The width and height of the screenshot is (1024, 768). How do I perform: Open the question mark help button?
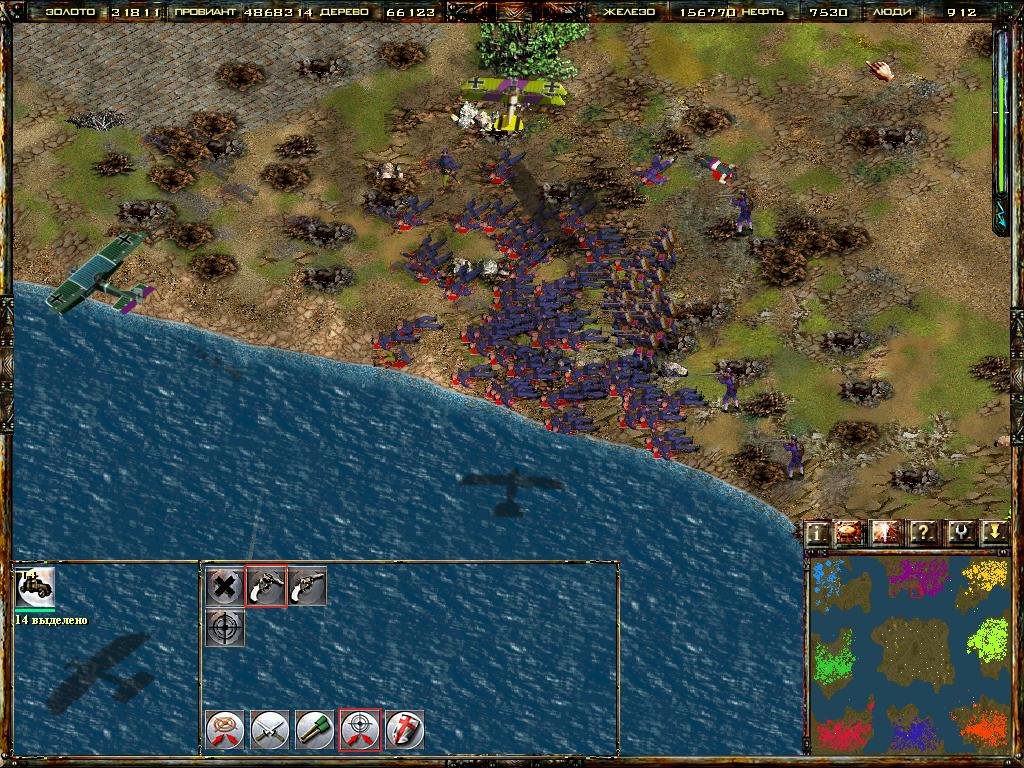(x=923, y=533)
